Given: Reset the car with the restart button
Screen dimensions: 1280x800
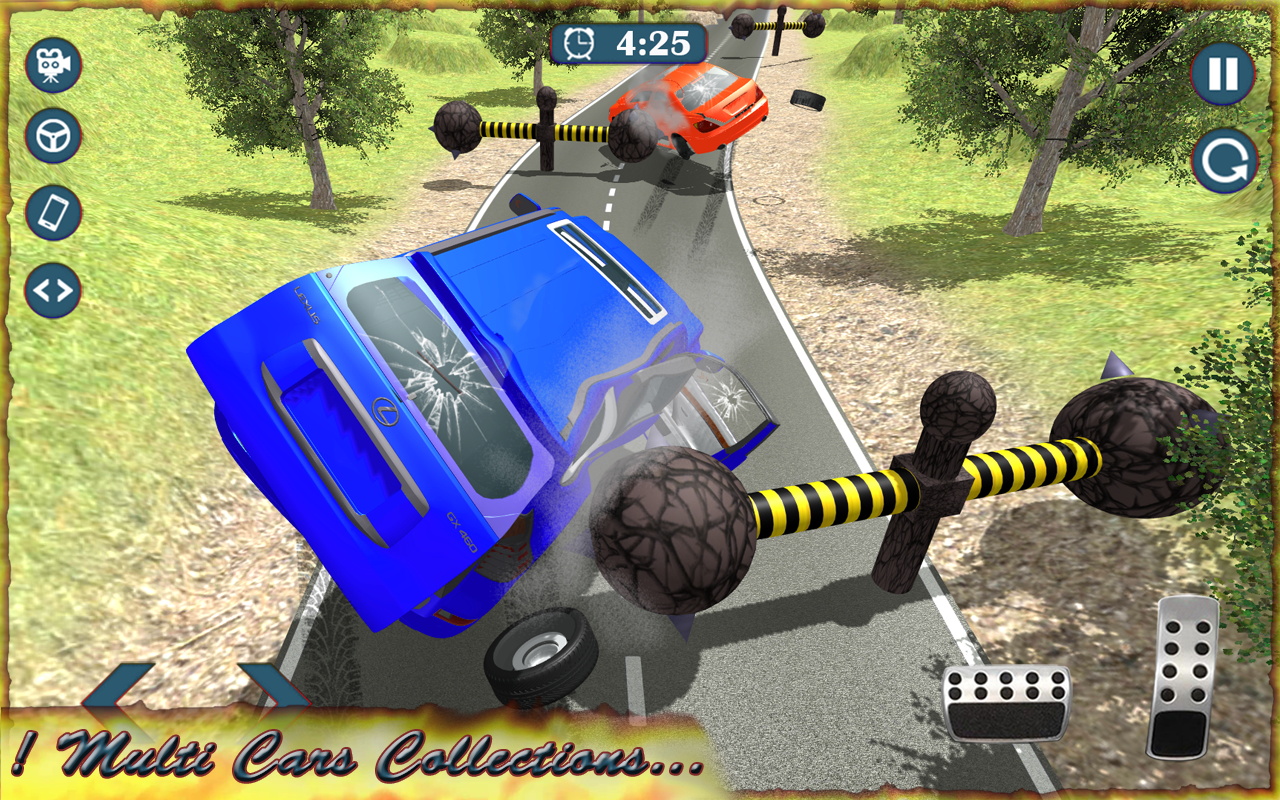Looking at the screenshot, I should click(1224, 161).
